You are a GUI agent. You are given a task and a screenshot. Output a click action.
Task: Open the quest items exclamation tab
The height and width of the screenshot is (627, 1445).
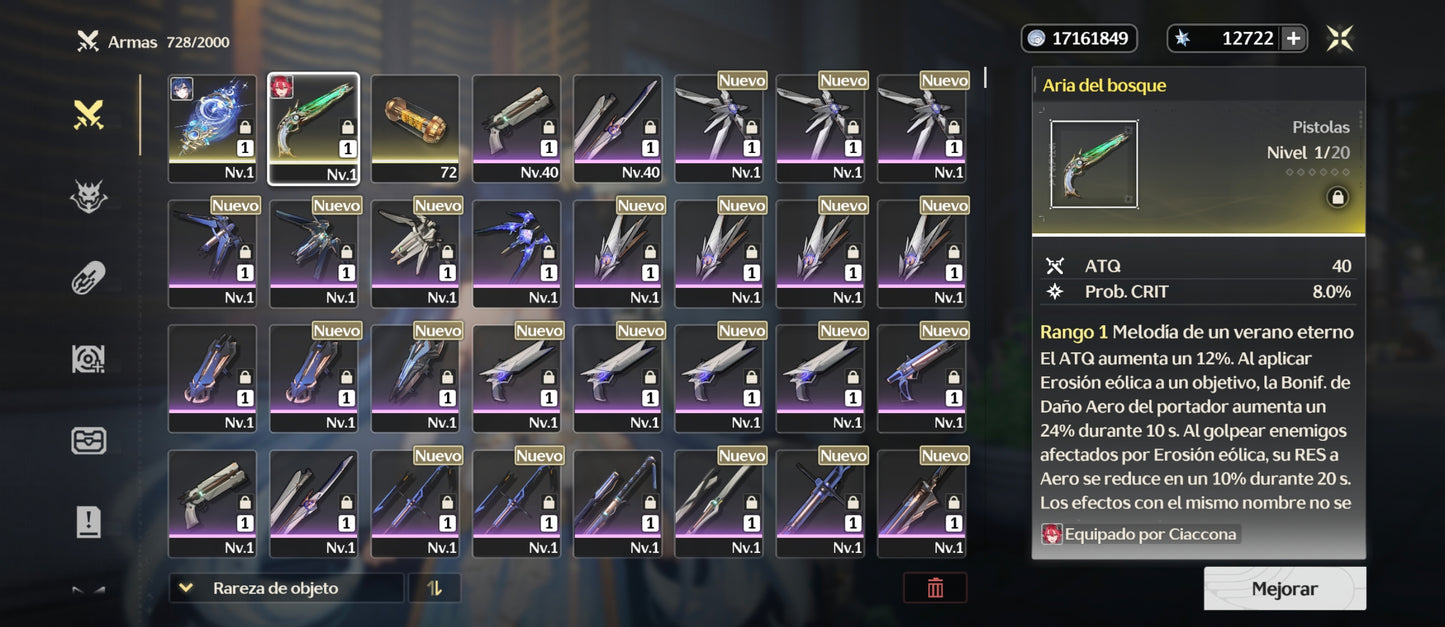[89, 521]
